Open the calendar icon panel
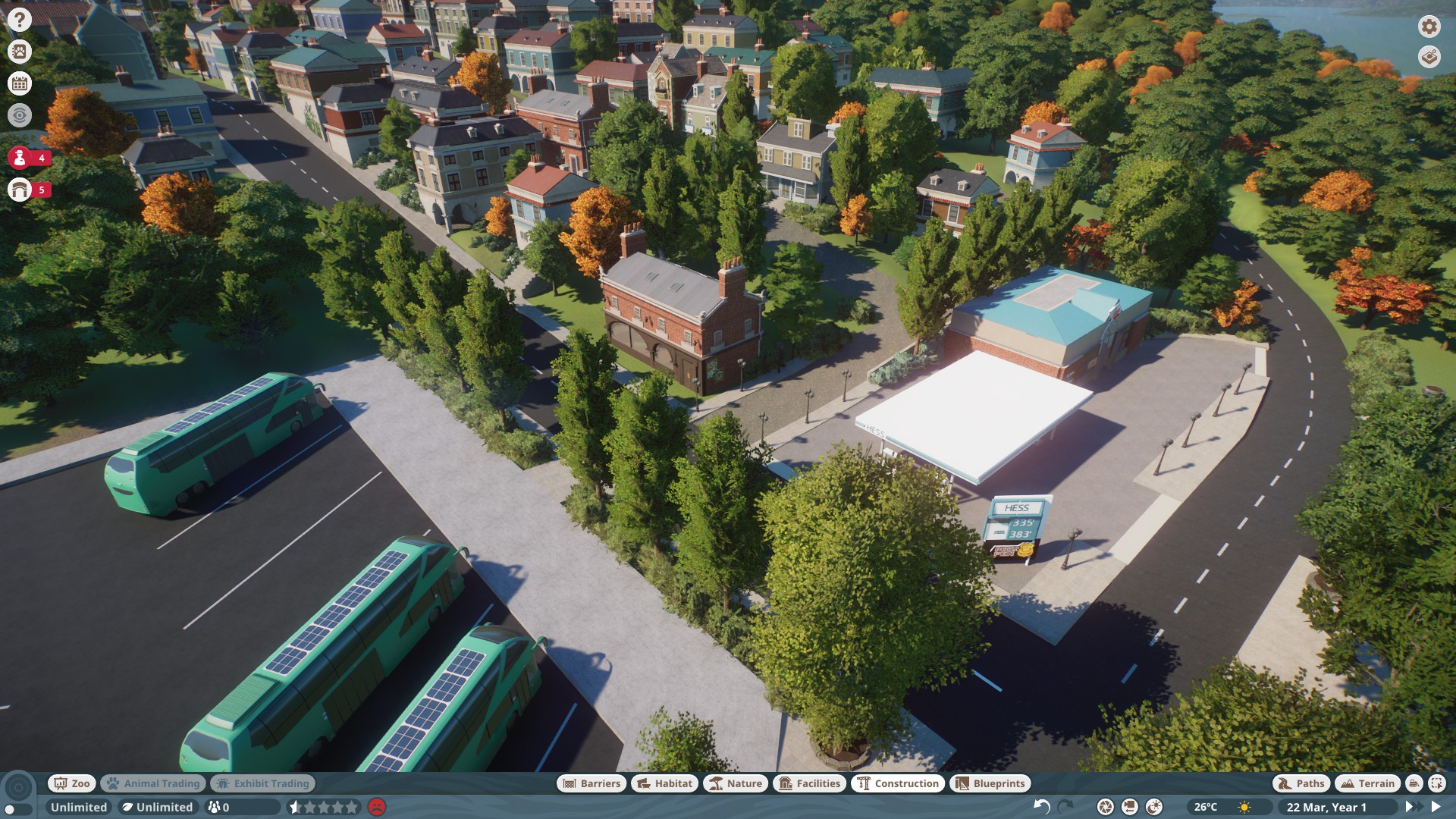Screen dimensions: 1456x819 pos(20,83)
